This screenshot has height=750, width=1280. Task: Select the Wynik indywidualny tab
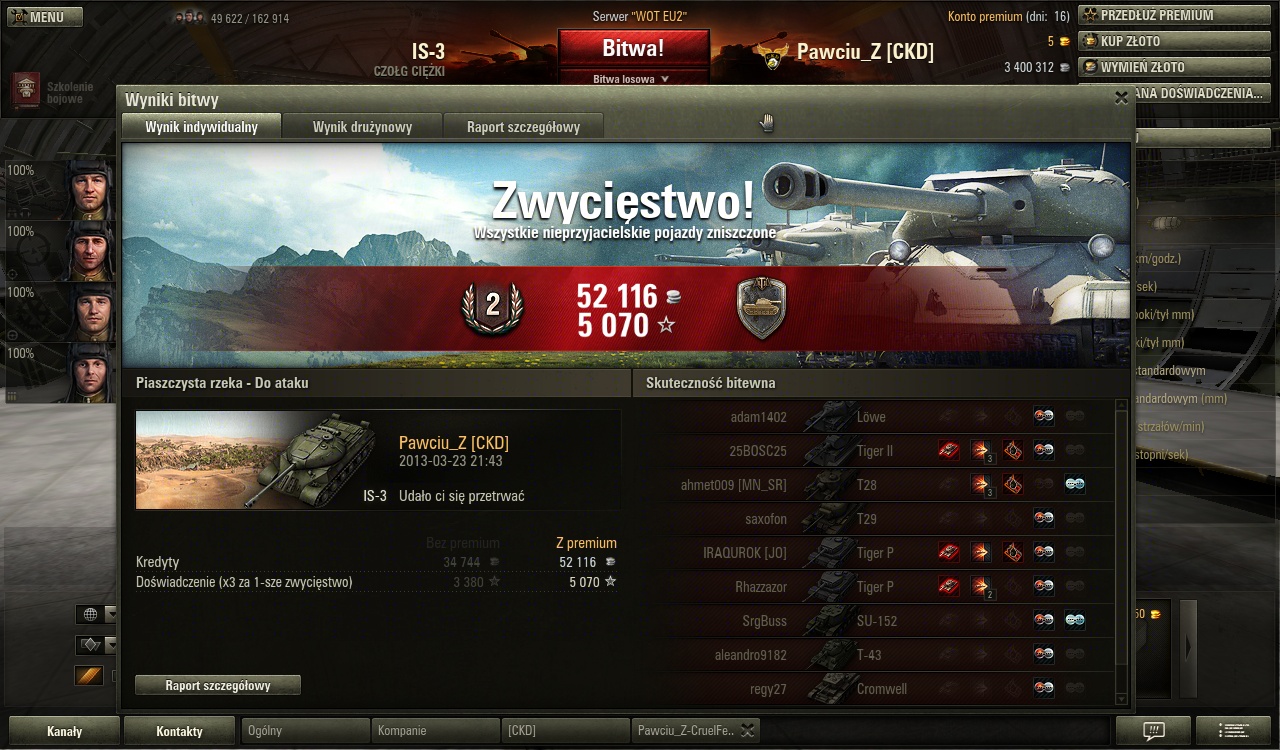201,126
